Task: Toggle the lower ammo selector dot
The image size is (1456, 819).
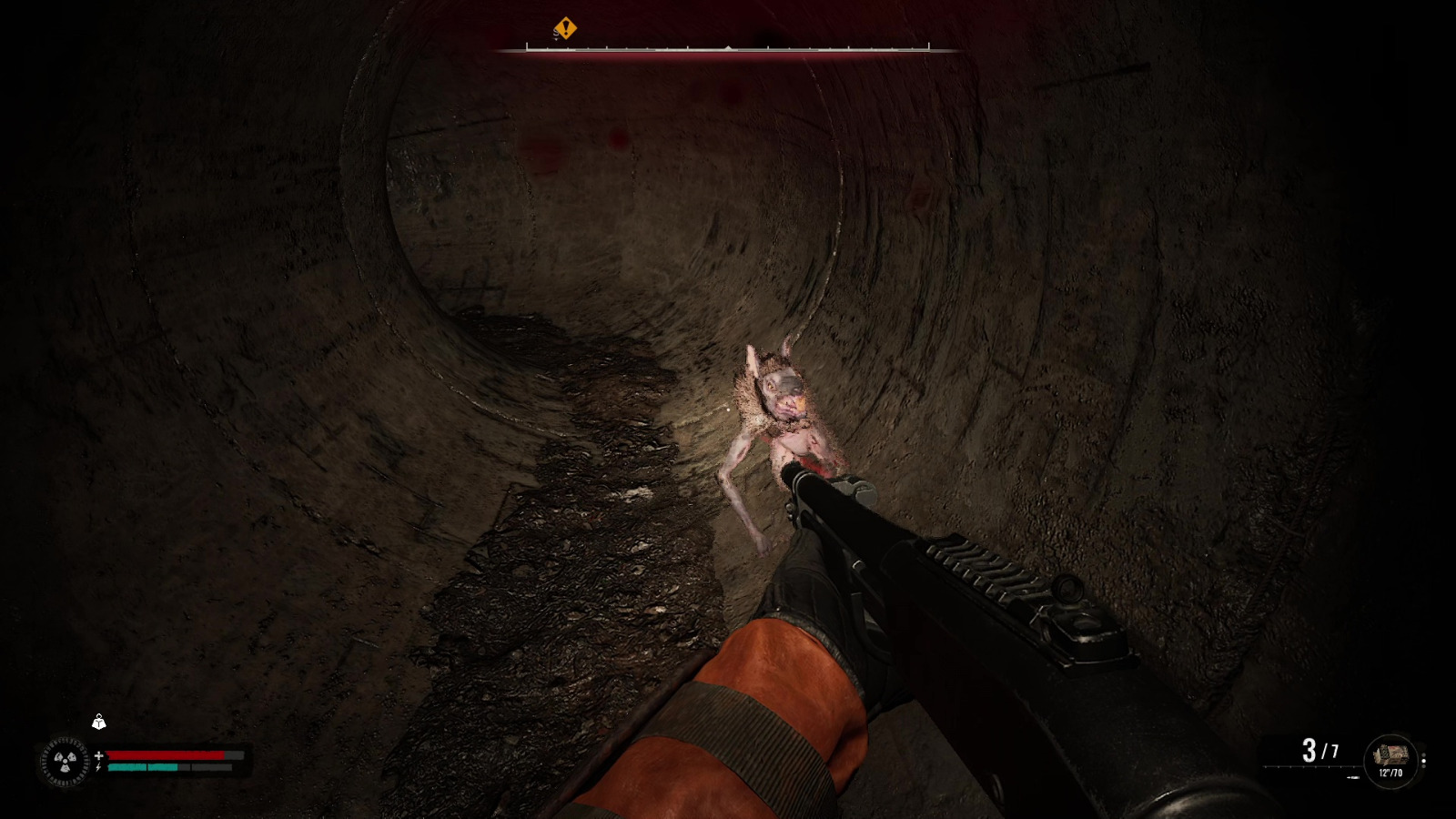Action: coord(1423,766)
